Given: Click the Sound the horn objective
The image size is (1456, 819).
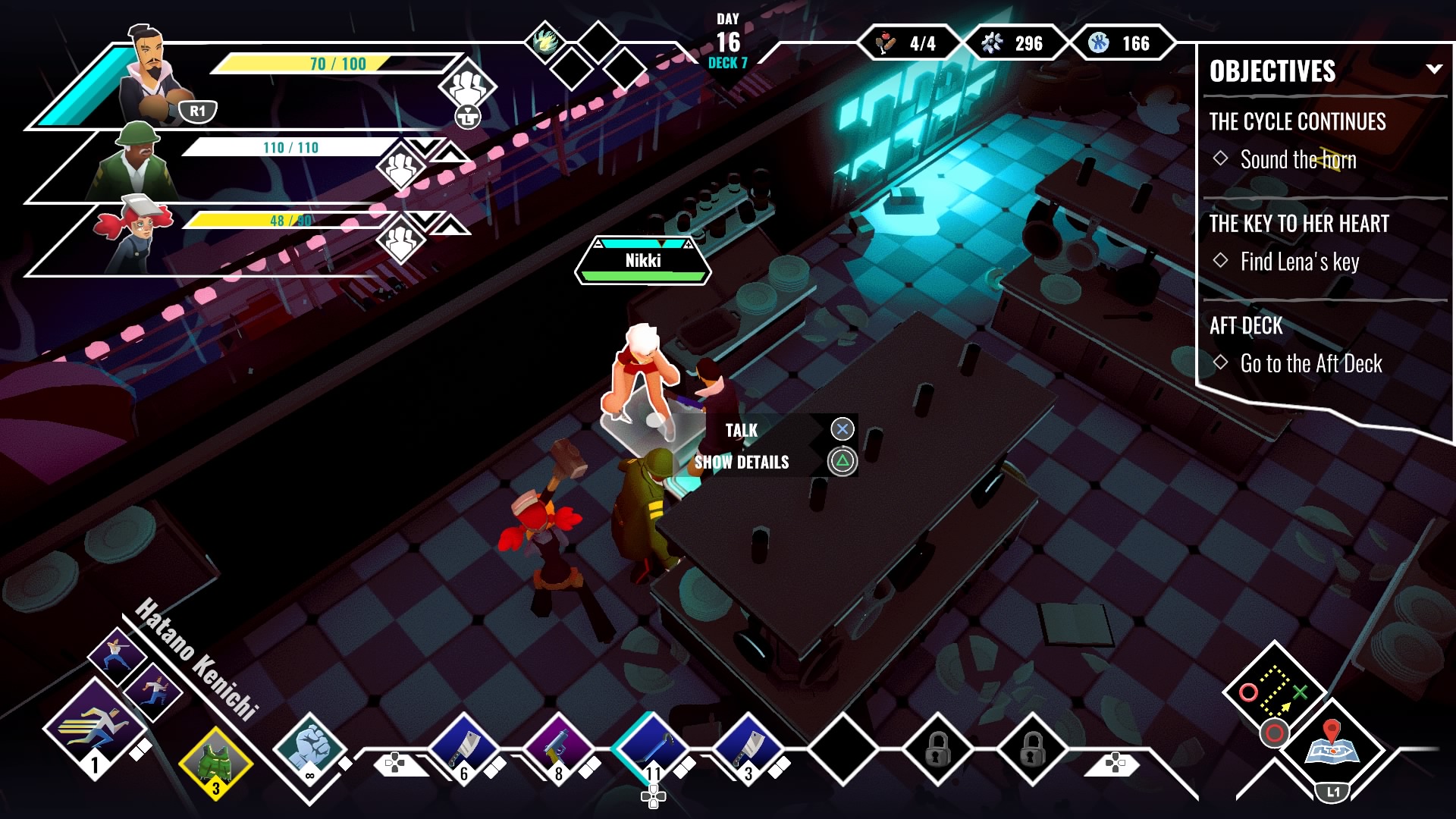Looking at the screenshot, I should pos(1298,160).
